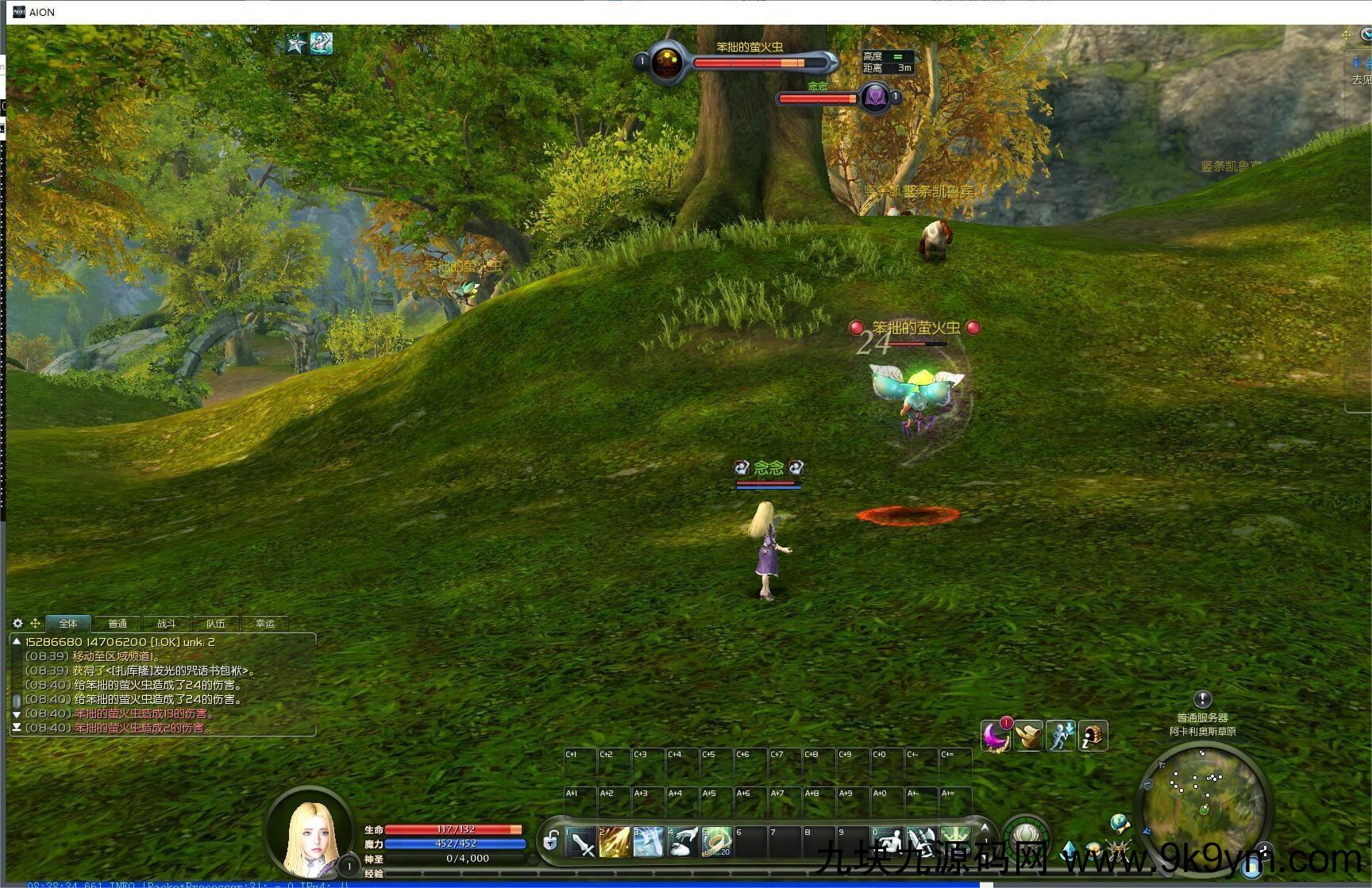Open the world map globe icon
Viewport: 1372px width, 888px height.
point(1120,823)
